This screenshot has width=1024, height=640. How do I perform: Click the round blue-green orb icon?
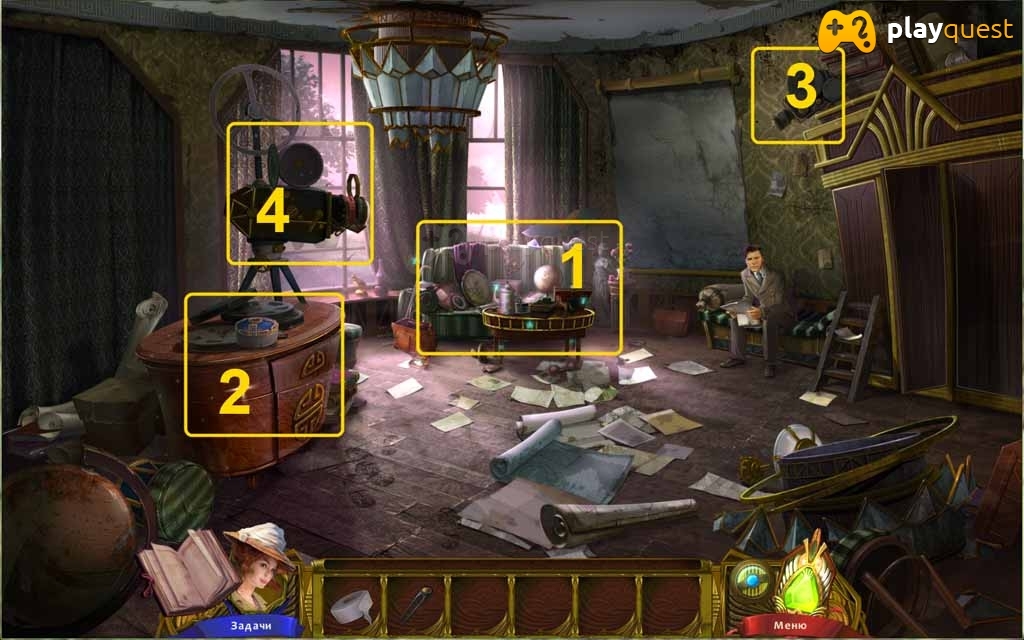(750, 583)
